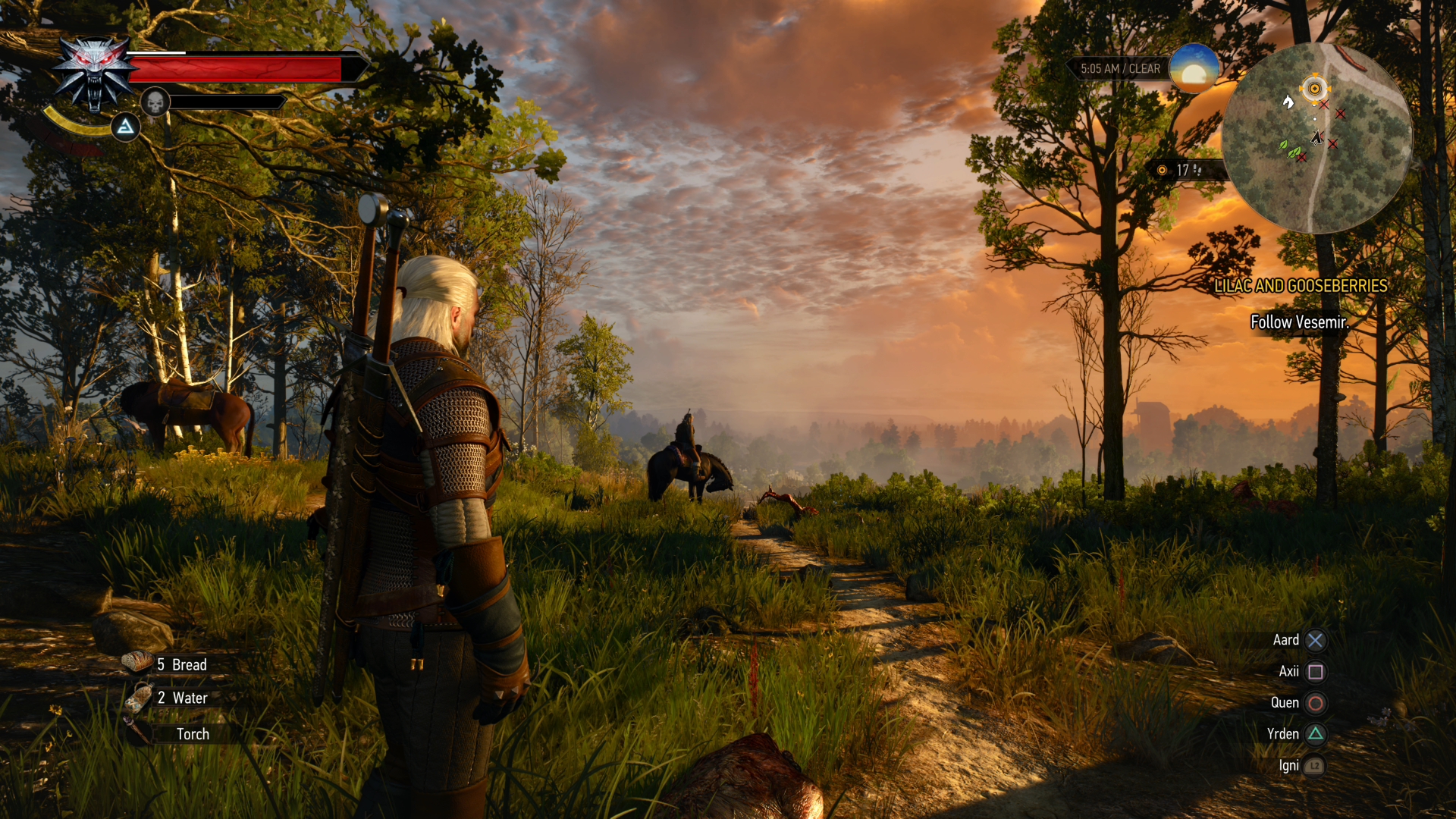This screenshot has height=819, width=1456.
Task: Open the circular minimap
Action: point(1317,138)
